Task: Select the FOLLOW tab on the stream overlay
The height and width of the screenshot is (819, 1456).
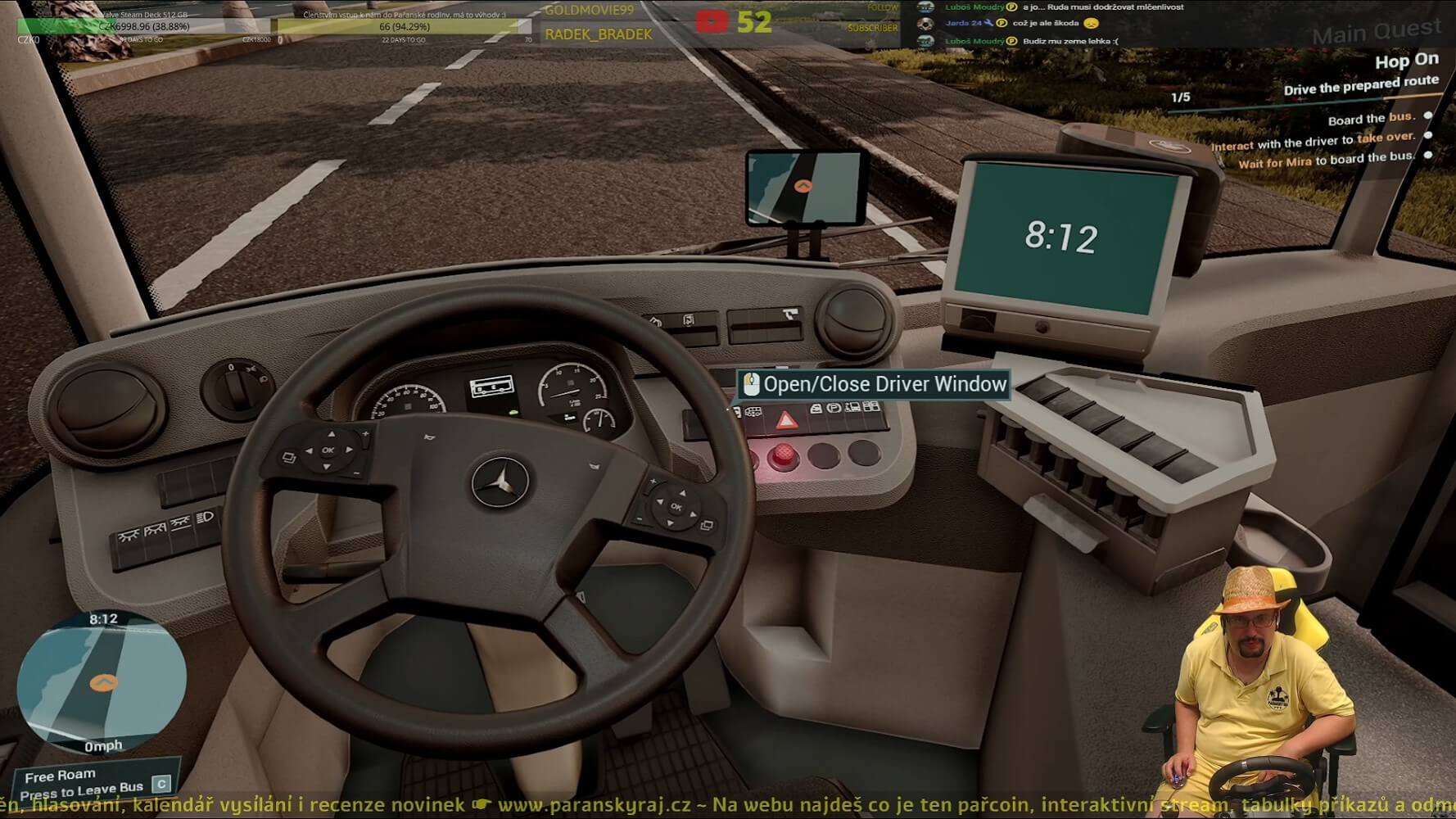Action: click(883, 7)
